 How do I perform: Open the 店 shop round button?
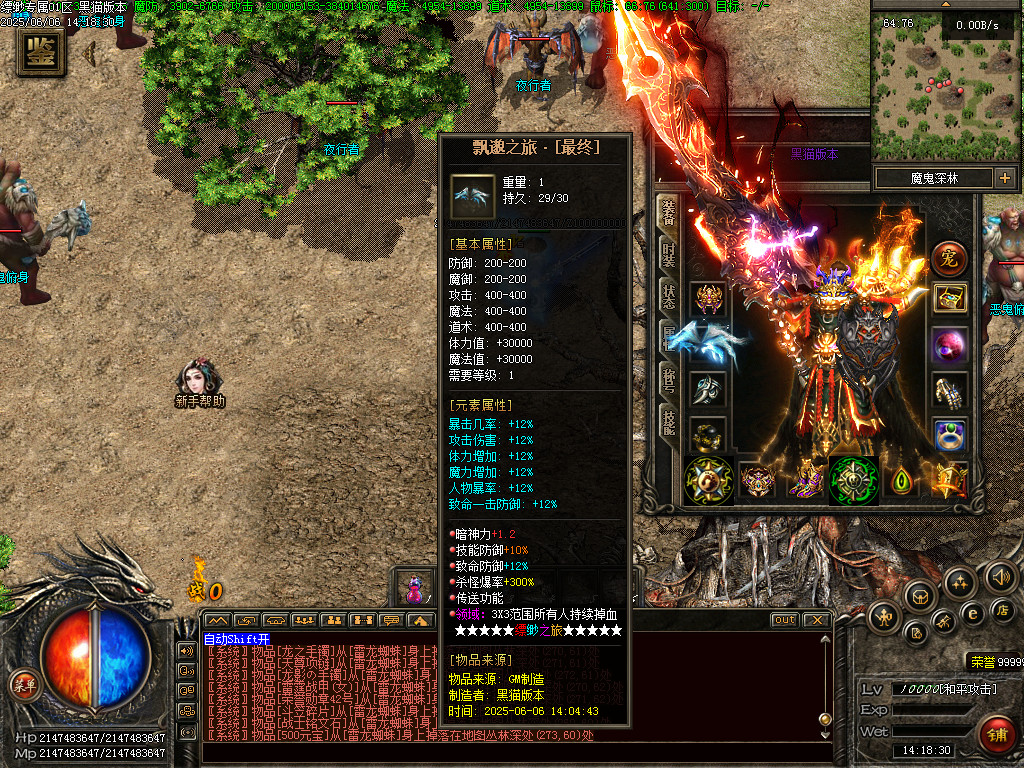point(1005,609)
